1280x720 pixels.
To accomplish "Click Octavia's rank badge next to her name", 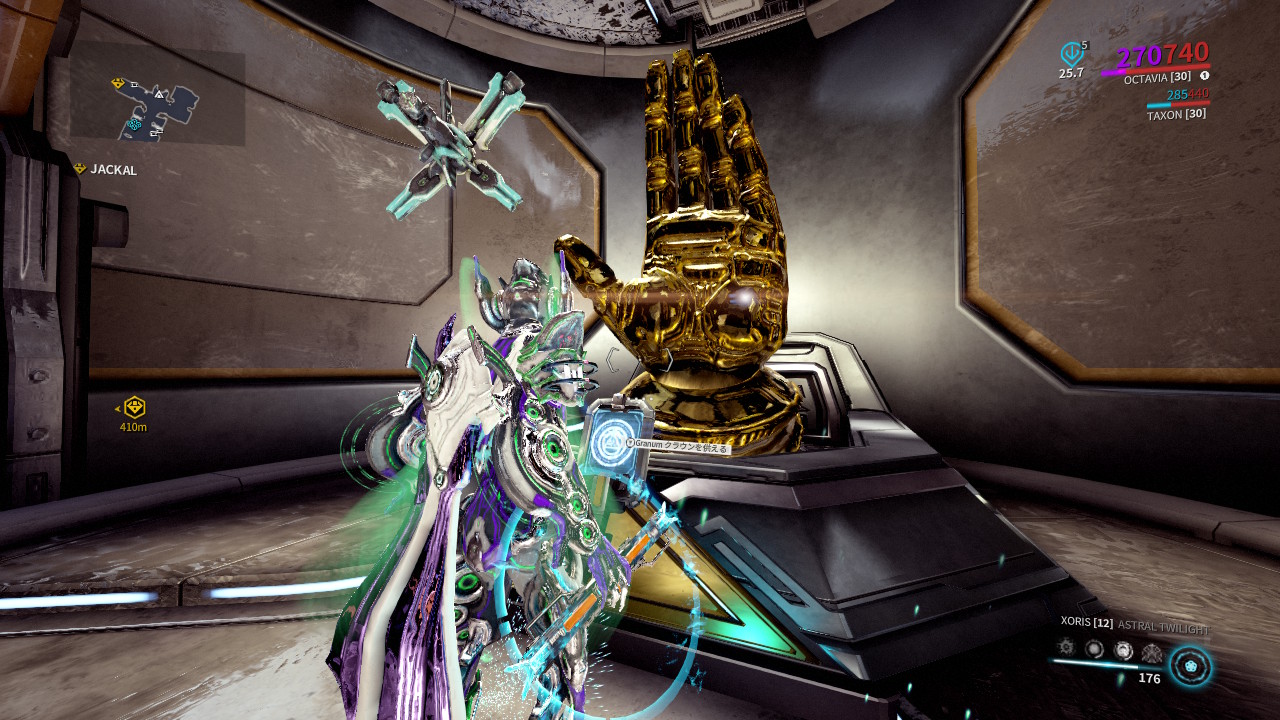I will (x=1205, y=76).
